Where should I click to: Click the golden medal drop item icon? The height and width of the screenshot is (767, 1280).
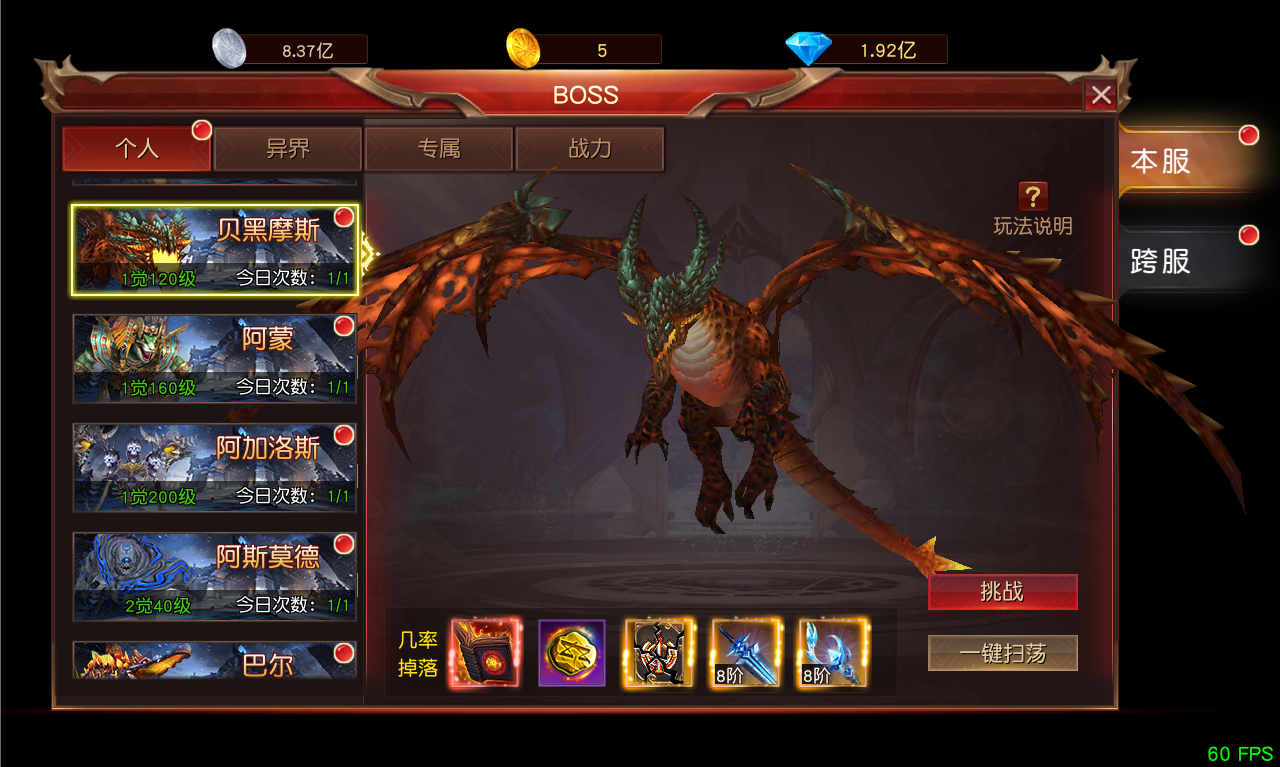pos(572,652)
